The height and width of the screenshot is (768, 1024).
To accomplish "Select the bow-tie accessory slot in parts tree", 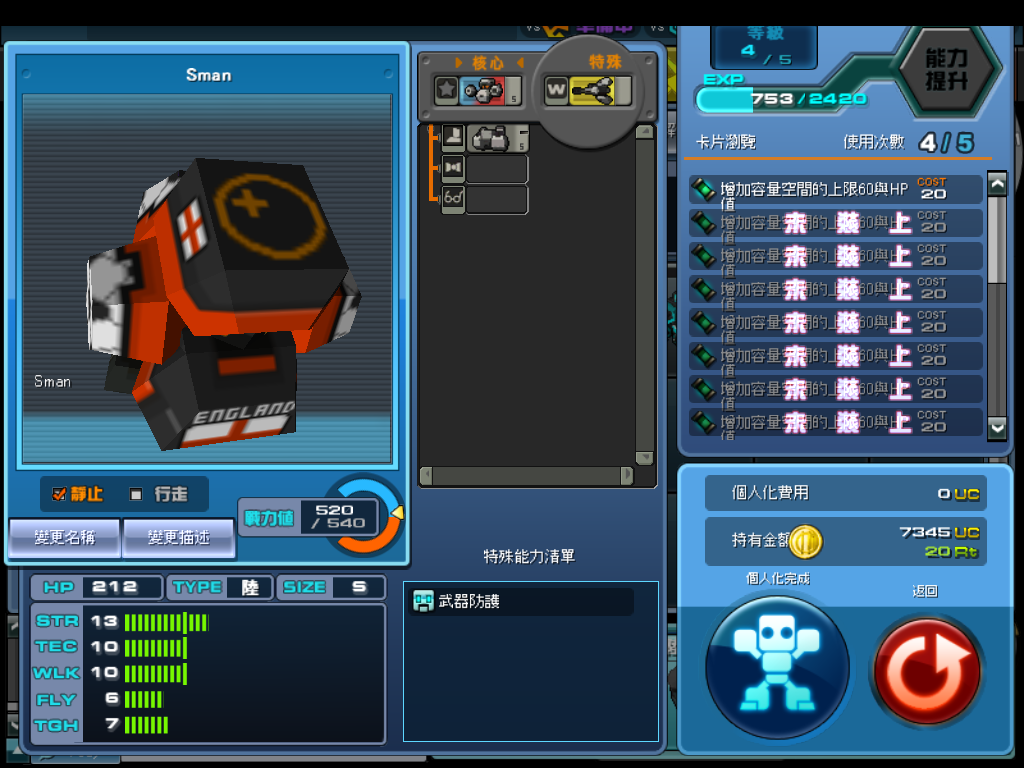I will (454, 168).
